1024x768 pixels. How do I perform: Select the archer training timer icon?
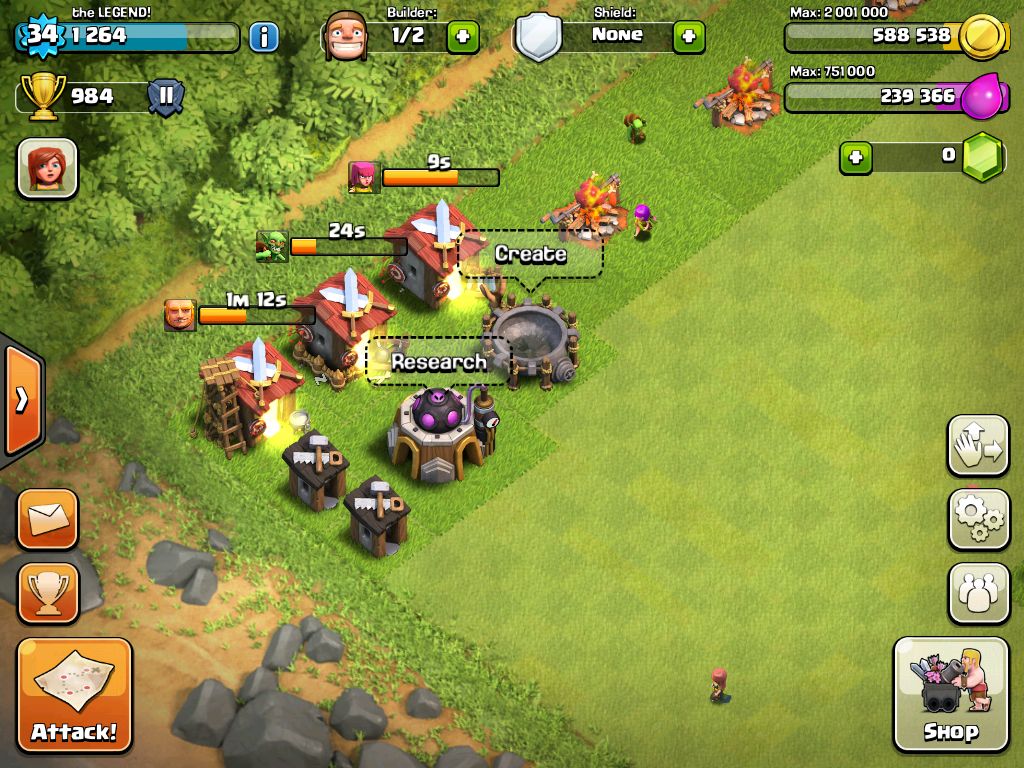tap(363, 177)
